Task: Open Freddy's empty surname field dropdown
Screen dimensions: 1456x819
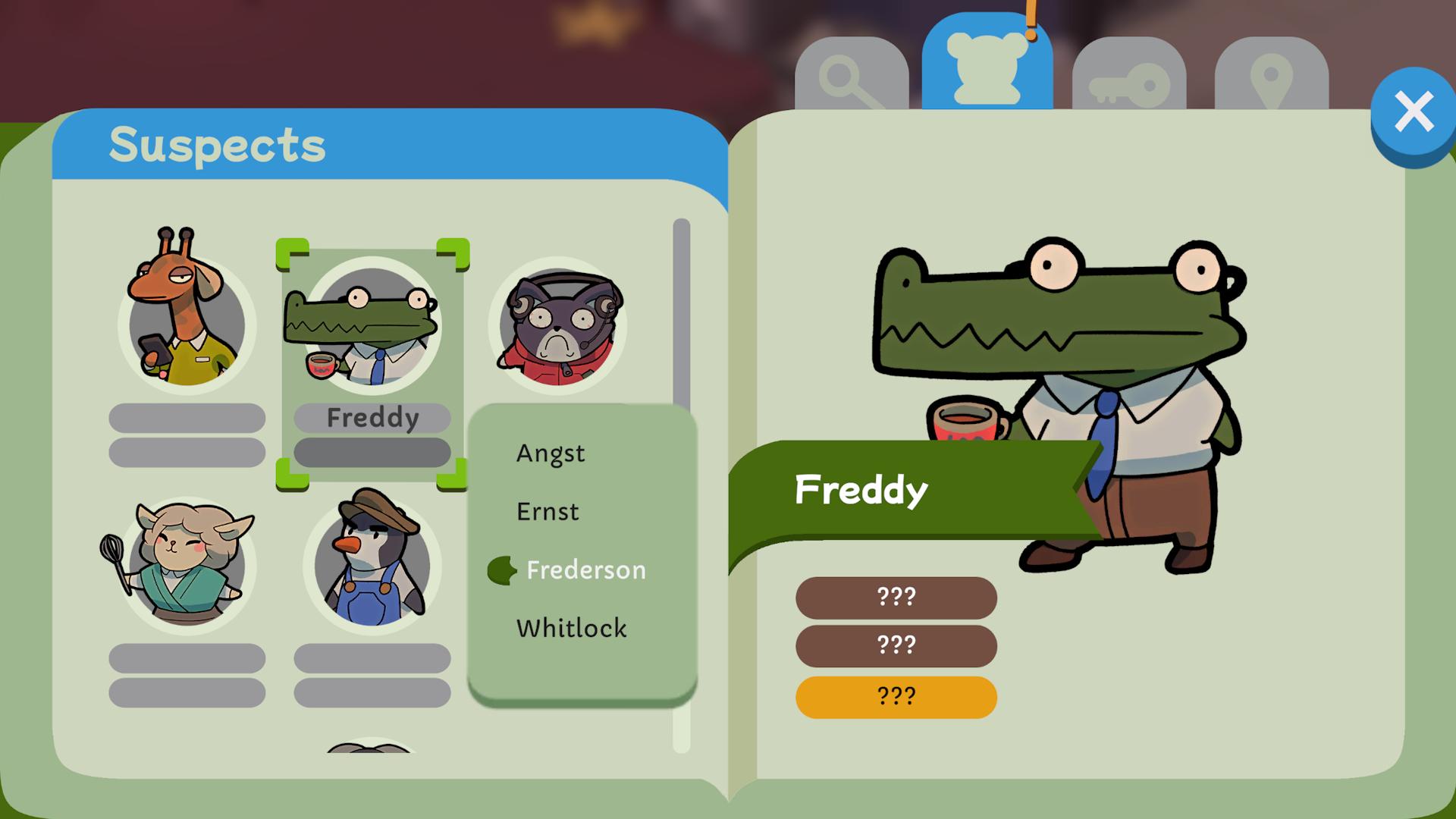Action: click(372, 452)
